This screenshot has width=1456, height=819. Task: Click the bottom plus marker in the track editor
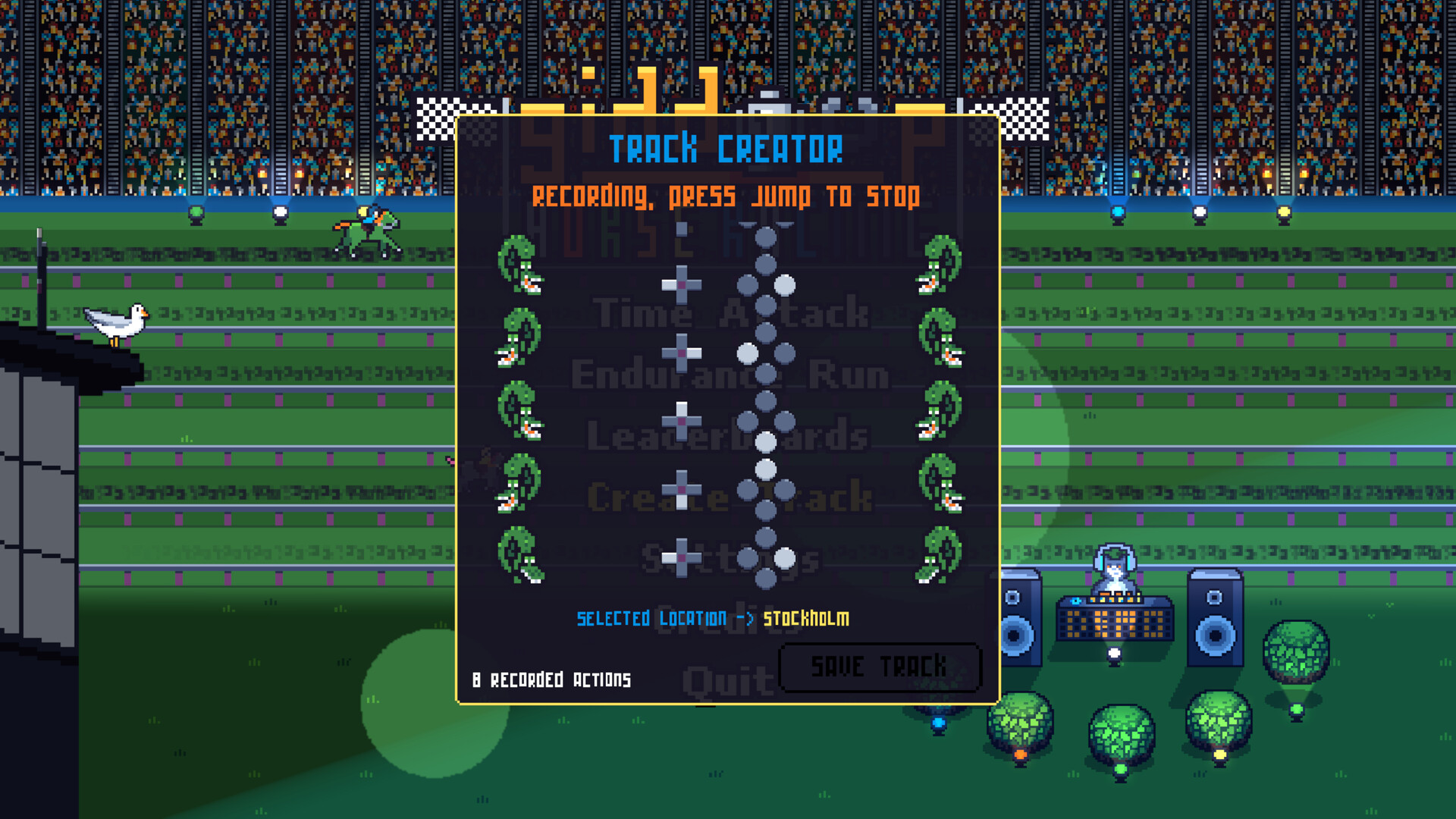click(x=682, y=557)
